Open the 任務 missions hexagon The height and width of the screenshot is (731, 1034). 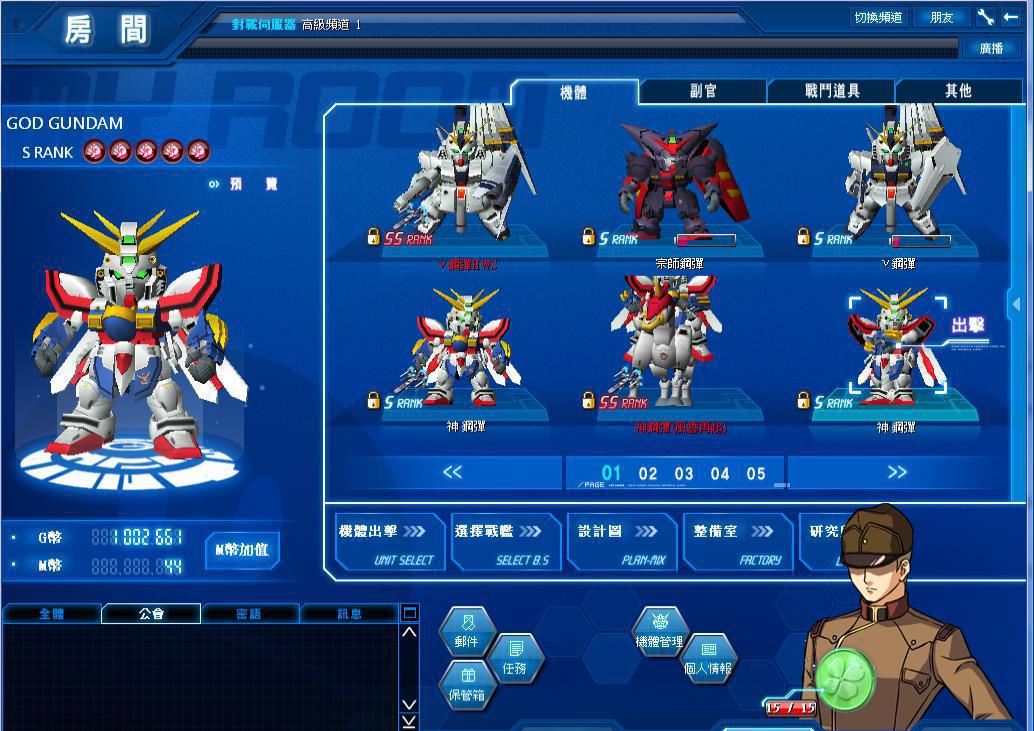tap(515, 659)
